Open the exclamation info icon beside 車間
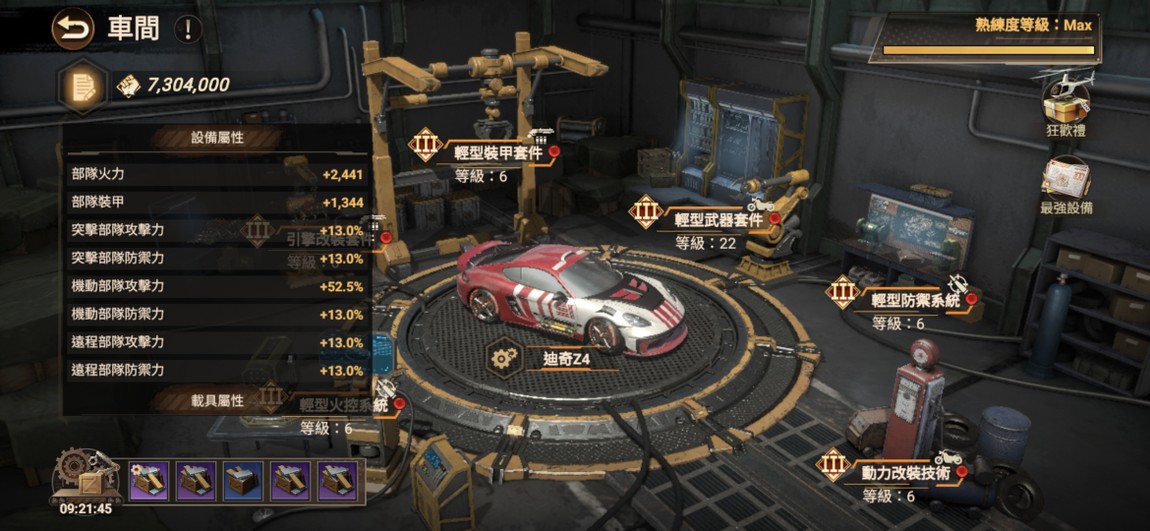Viewport: 1150px width, 531px height. tap(187, 28)
